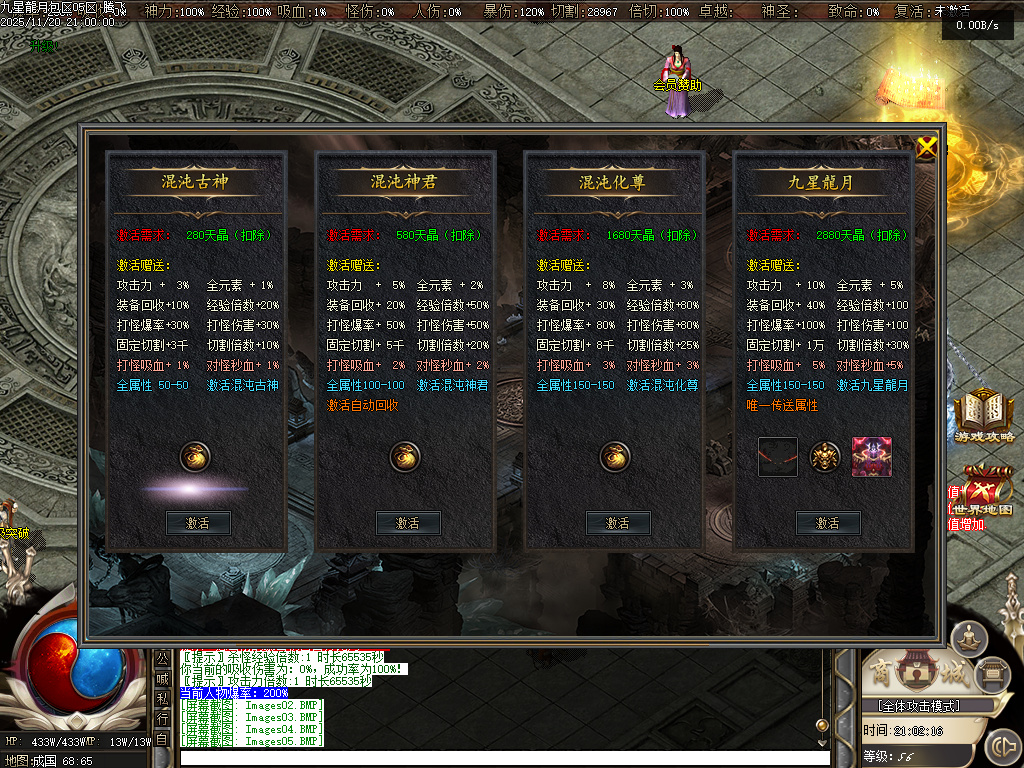Click the meditation pose icon
The image size is (1024, 768).
point(968,636)
